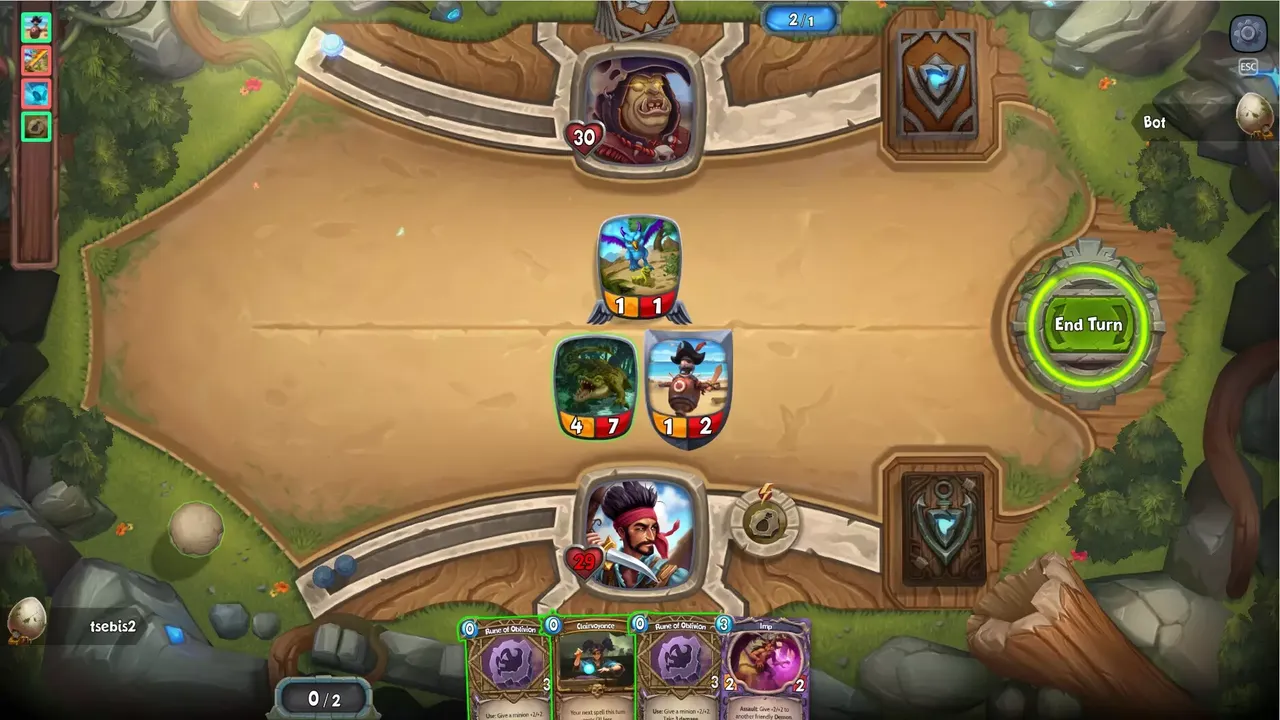Image resolution: width=1280 pixels, height=720 pixels.
Task: Click the Bot's egg avatar icon
Action: click(x=1251, y=115)
